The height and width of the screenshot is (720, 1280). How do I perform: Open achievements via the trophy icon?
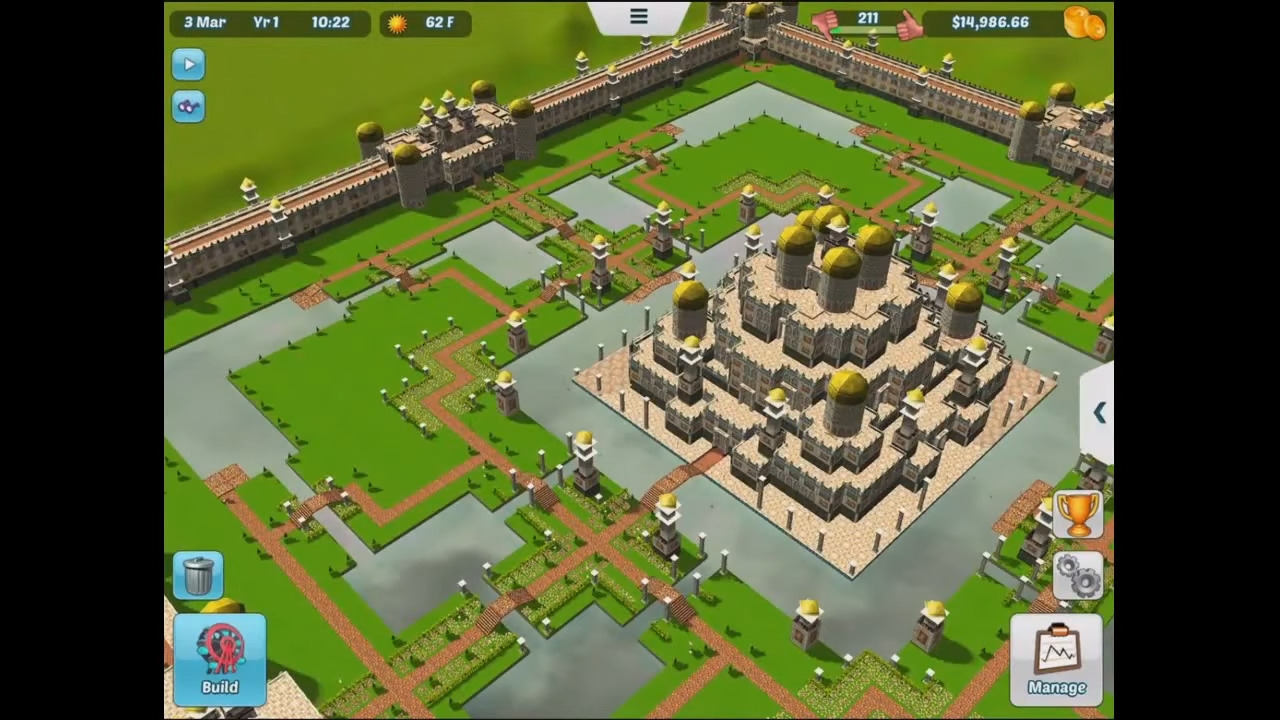(x=1078, y=514)
